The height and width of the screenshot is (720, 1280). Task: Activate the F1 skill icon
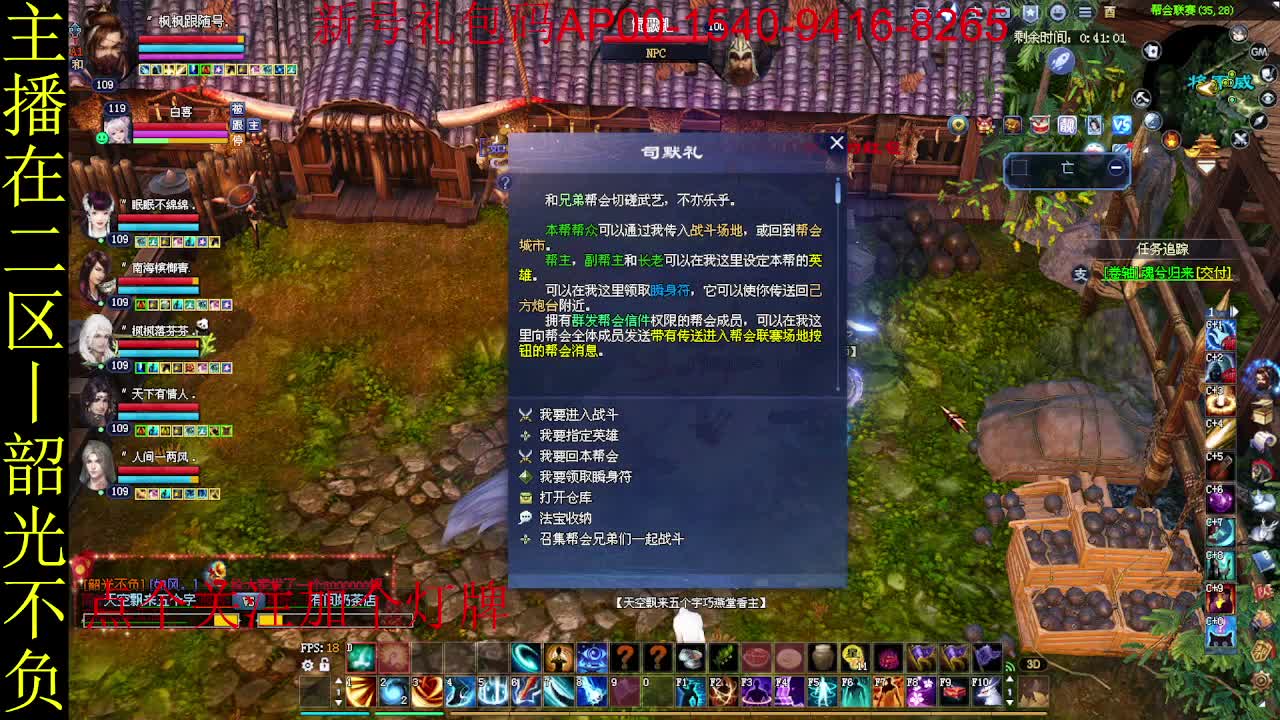(689, 692)
